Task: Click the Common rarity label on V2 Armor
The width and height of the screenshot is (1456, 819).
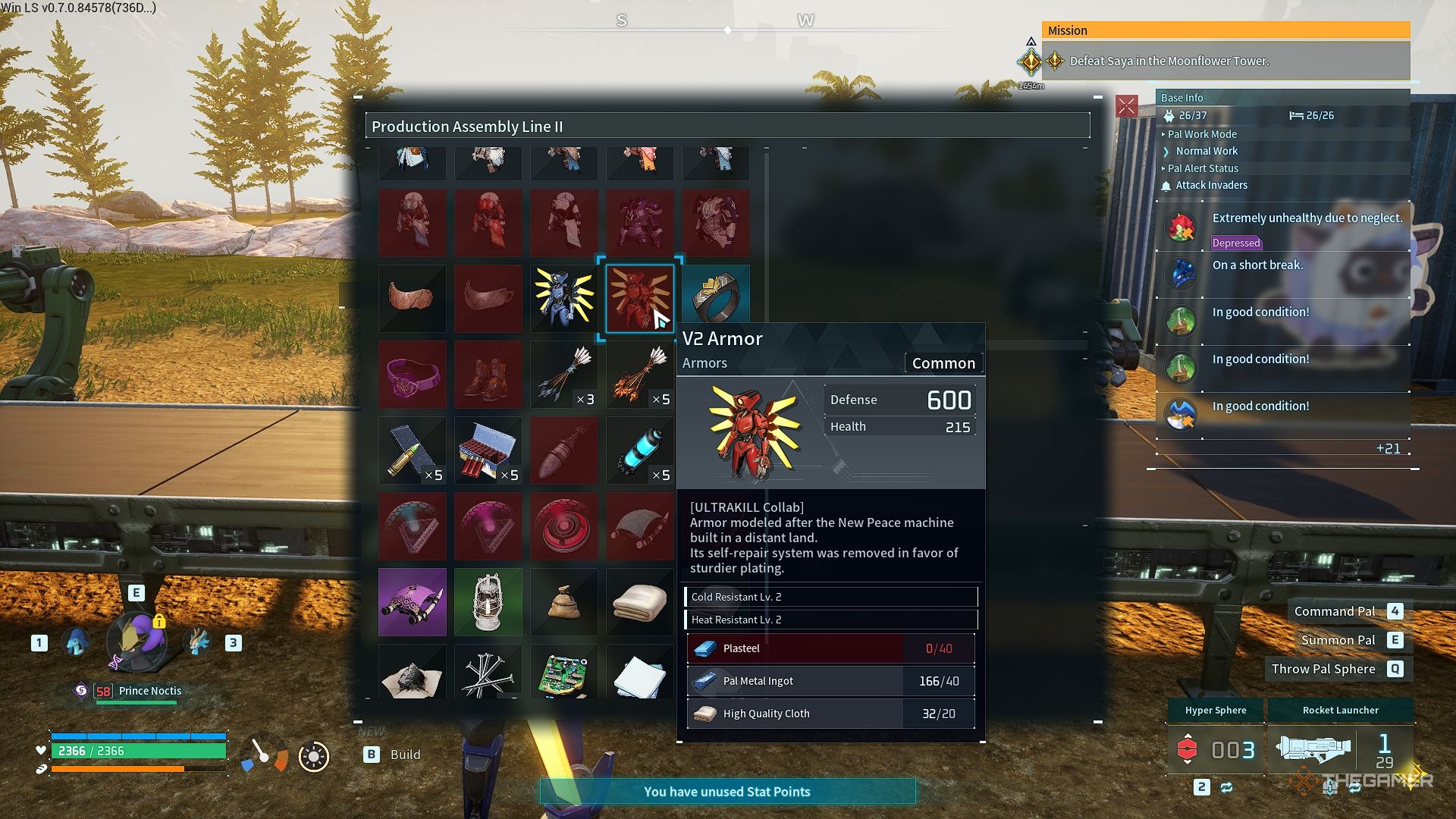Action: coord(943,362)
